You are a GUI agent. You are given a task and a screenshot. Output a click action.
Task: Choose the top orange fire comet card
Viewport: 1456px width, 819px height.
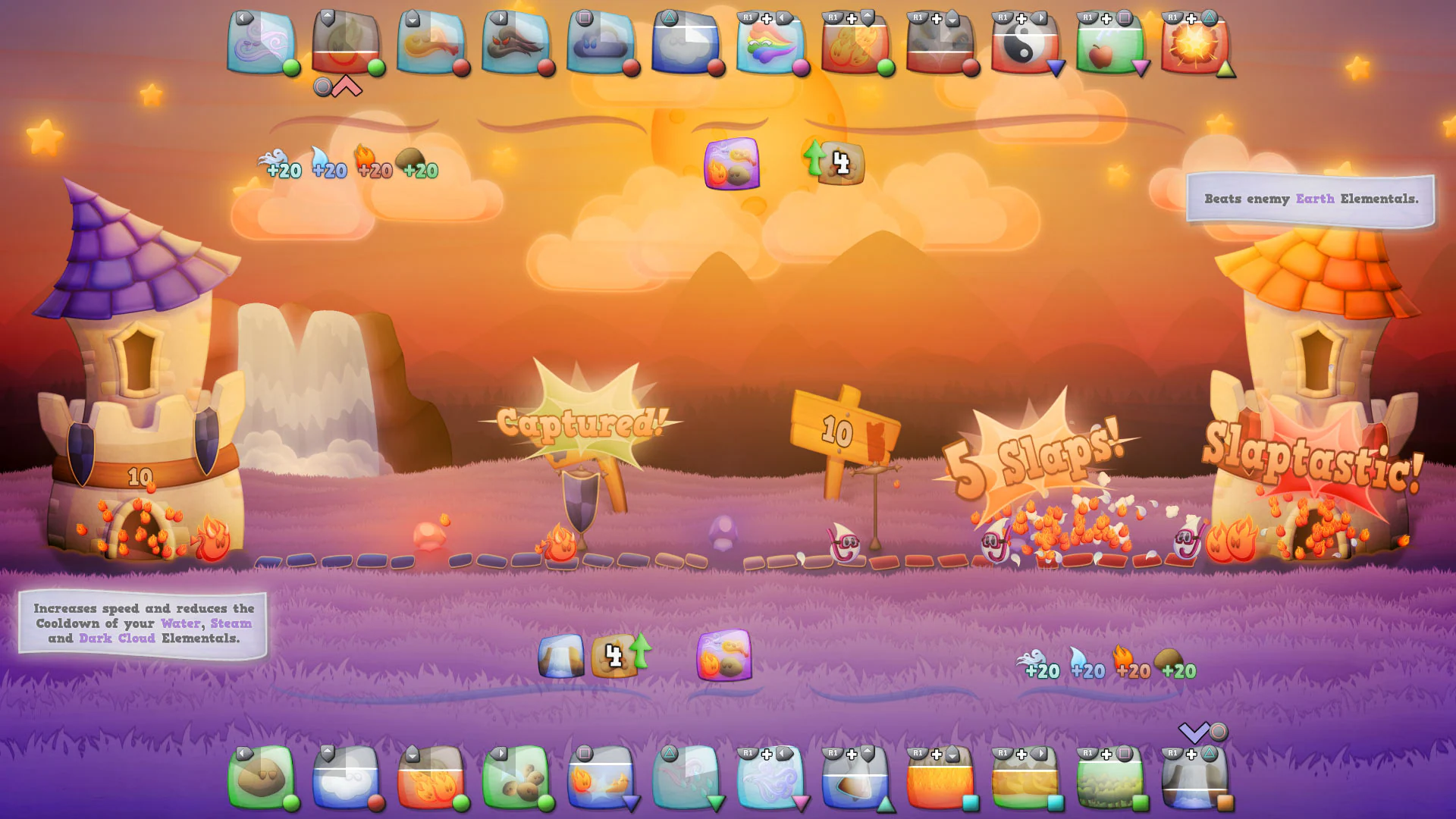[431, 42]
